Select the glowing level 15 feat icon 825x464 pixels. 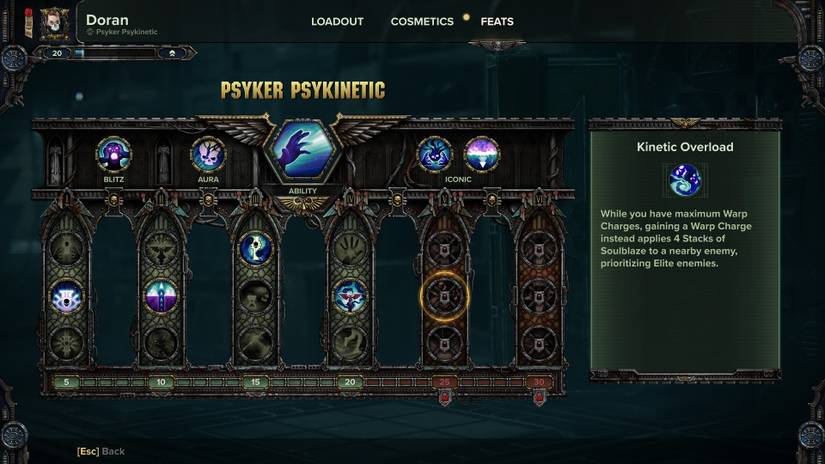[255, 249]
